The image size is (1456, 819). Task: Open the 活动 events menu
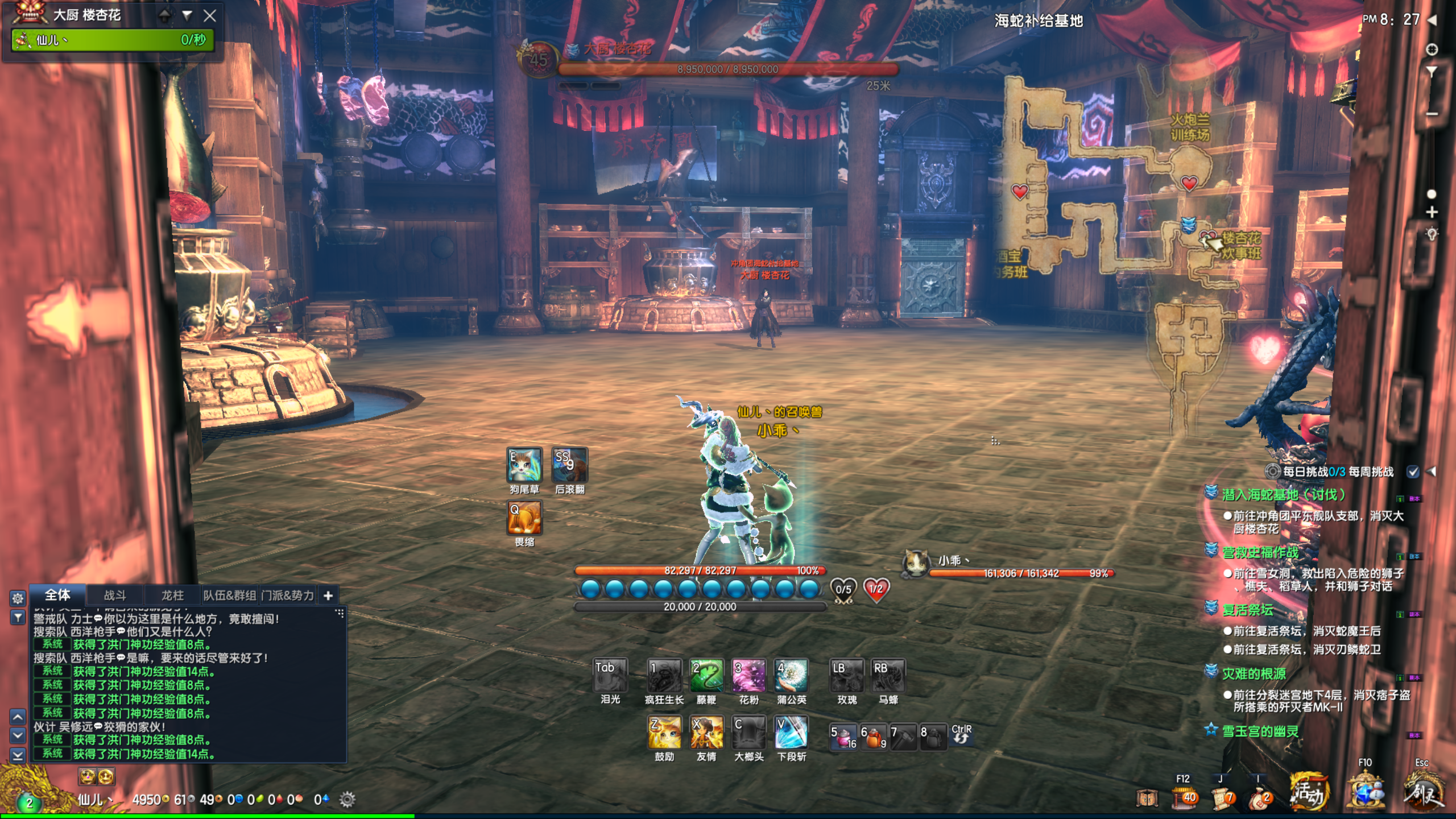point(1309,792)
